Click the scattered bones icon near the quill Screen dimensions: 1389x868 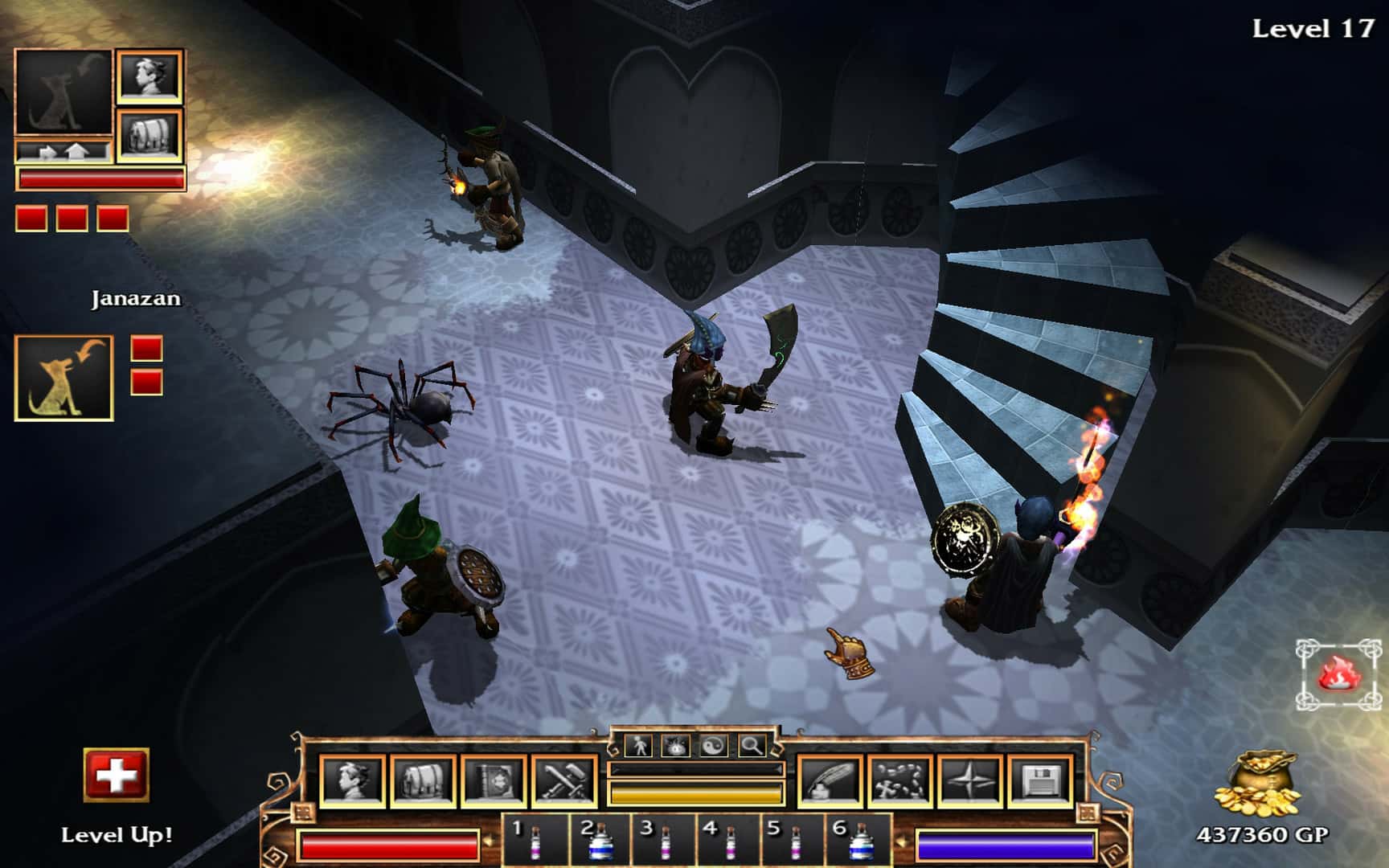click(902, 780)
